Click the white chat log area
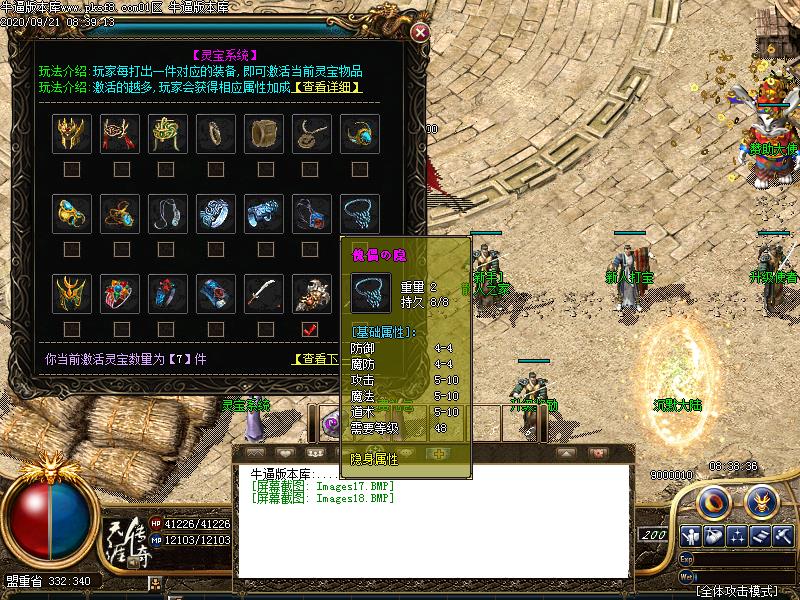Screen dimensions: 800x600 coord(432,530)
